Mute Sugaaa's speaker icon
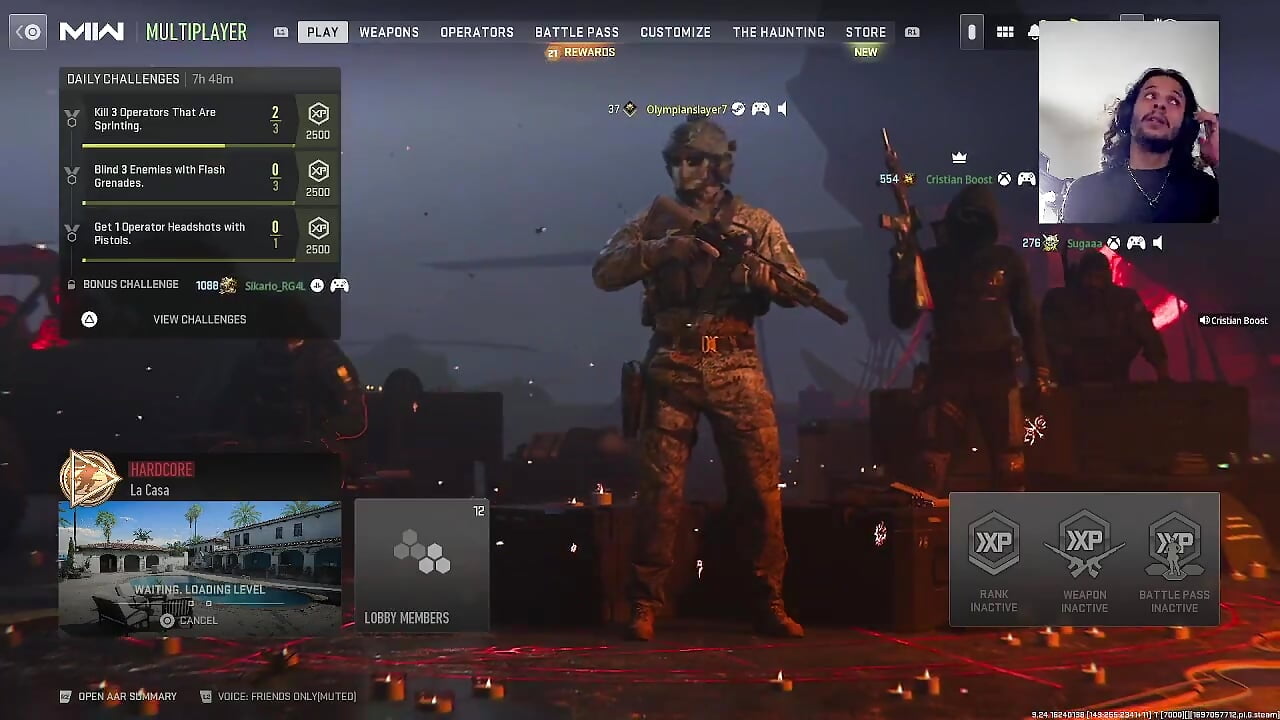 pyautogui.click(x=1158, y=243)
